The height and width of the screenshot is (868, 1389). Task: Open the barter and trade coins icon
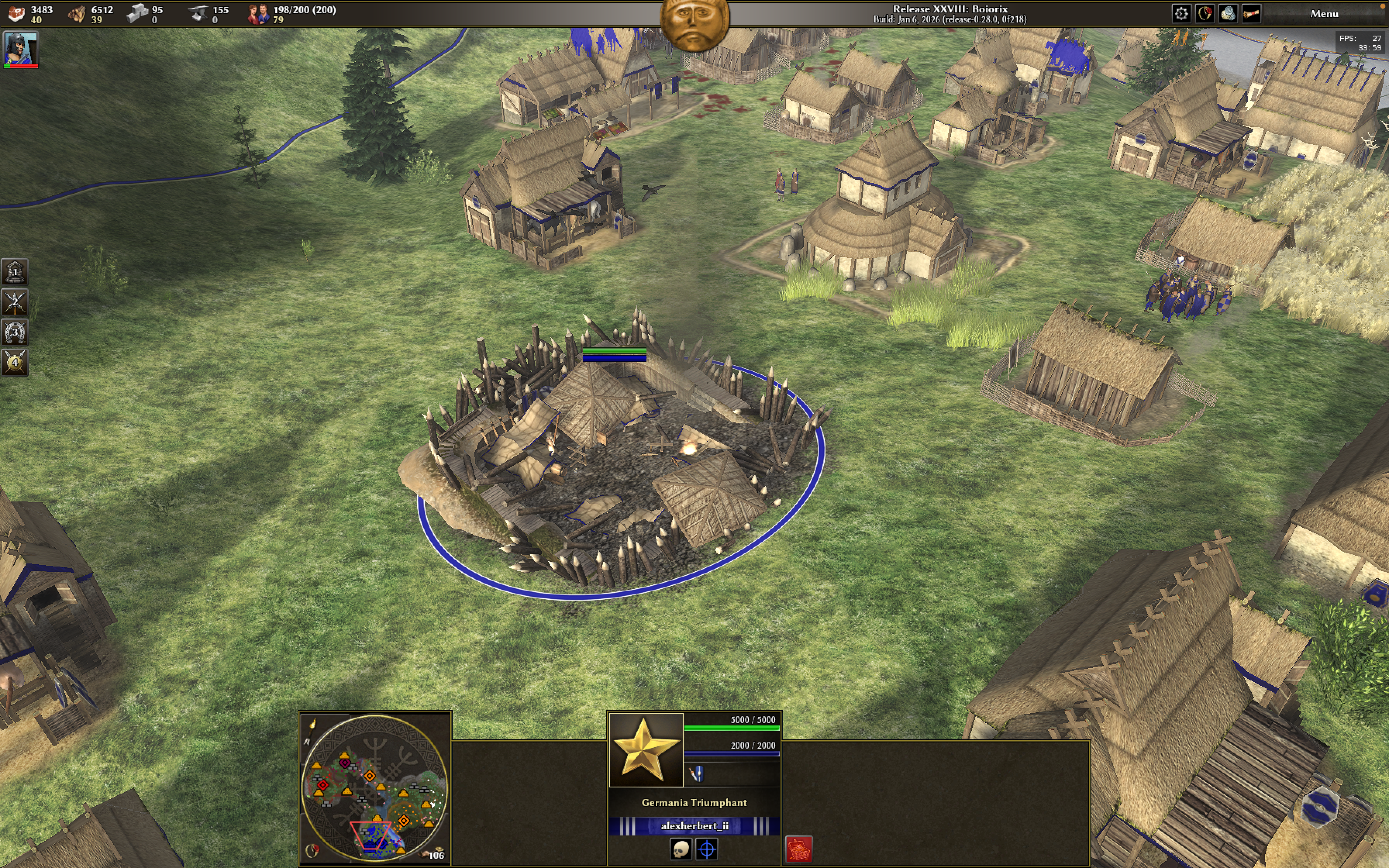pyautogui.click(x=1228, y=14)
